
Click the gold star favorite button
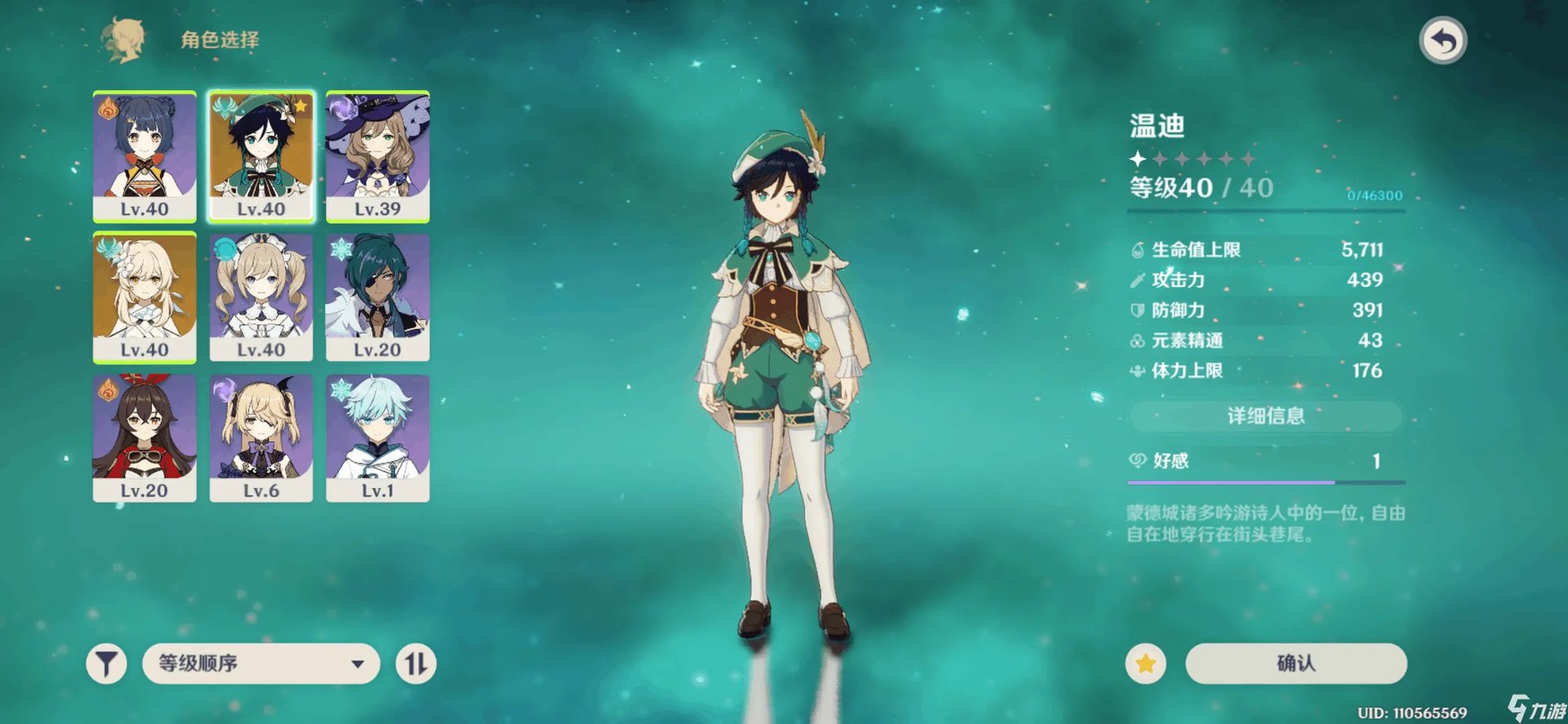pos(1145,664)
